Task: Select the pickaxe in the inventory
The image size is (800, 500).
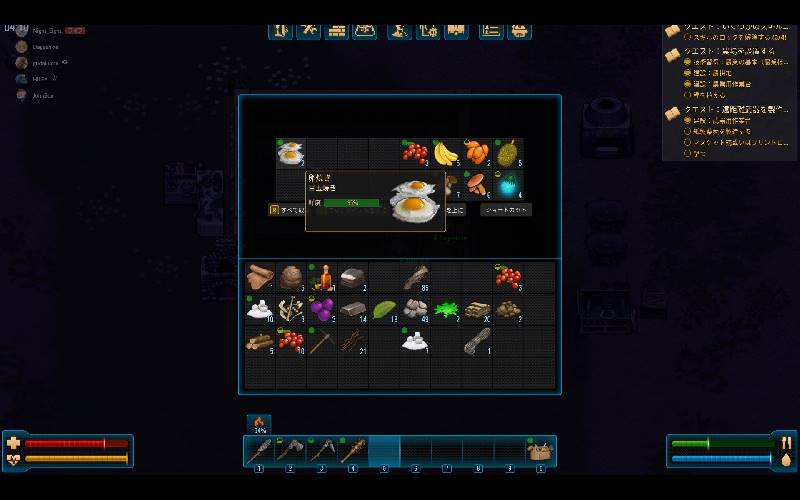Action: 322,341
